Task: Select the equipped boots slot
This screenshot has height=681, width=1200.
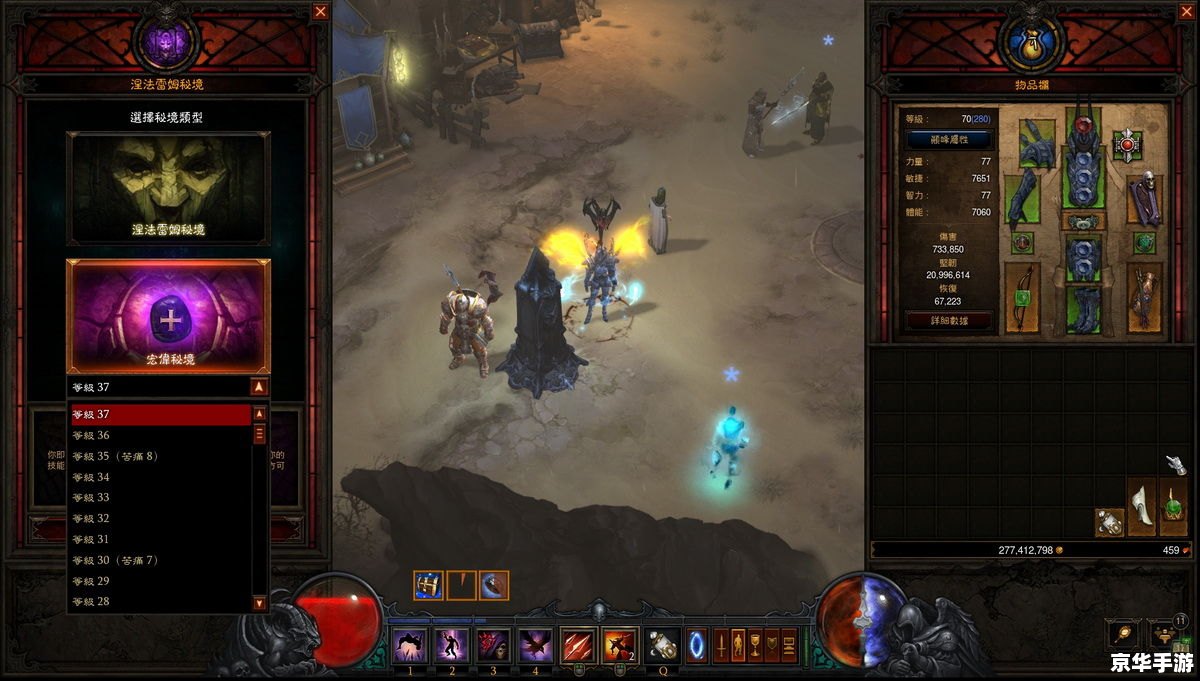Action: coord(1083,310)
